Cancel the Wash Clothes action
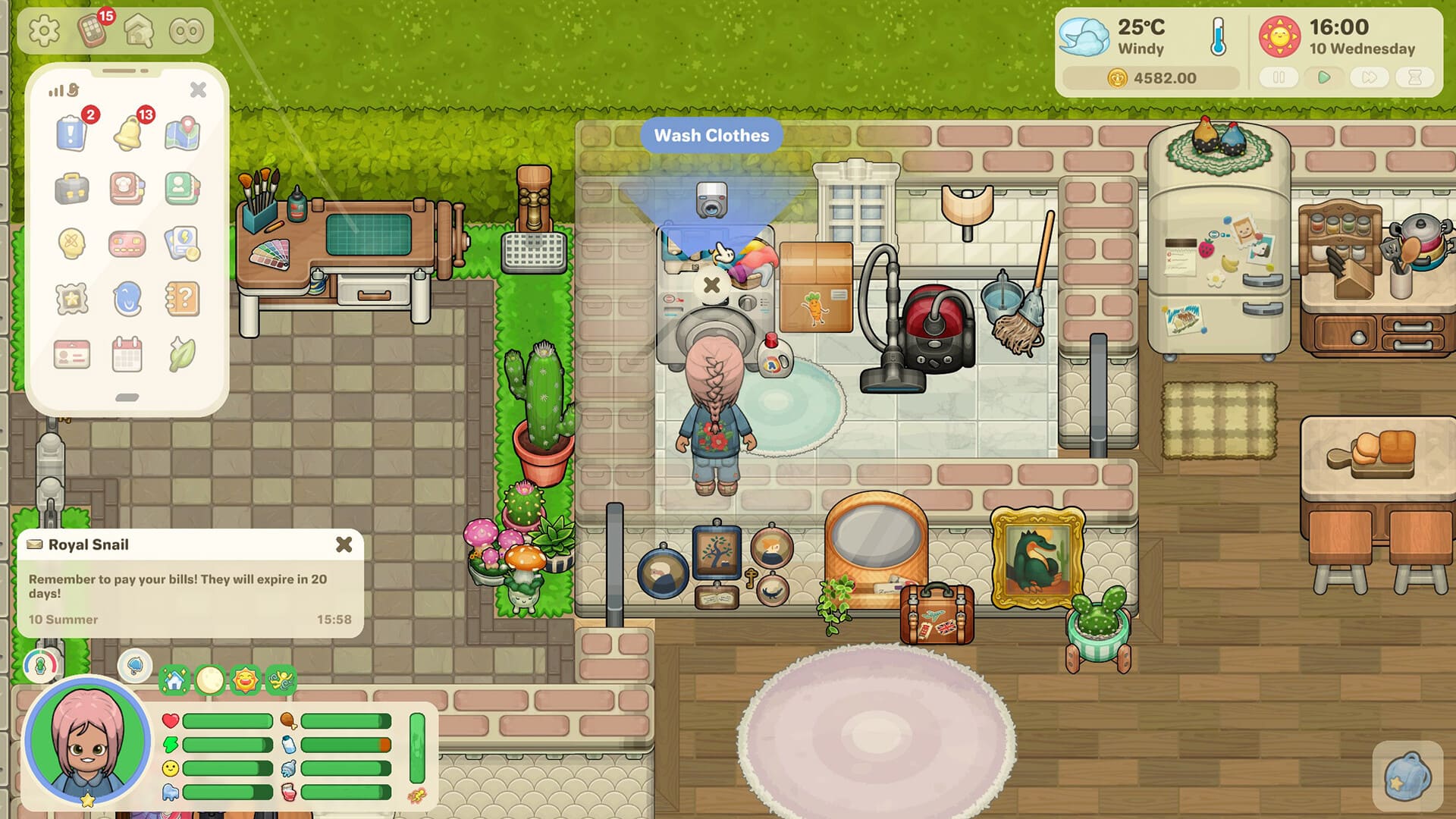The image size is (1456, 819). tap(711, 285)
